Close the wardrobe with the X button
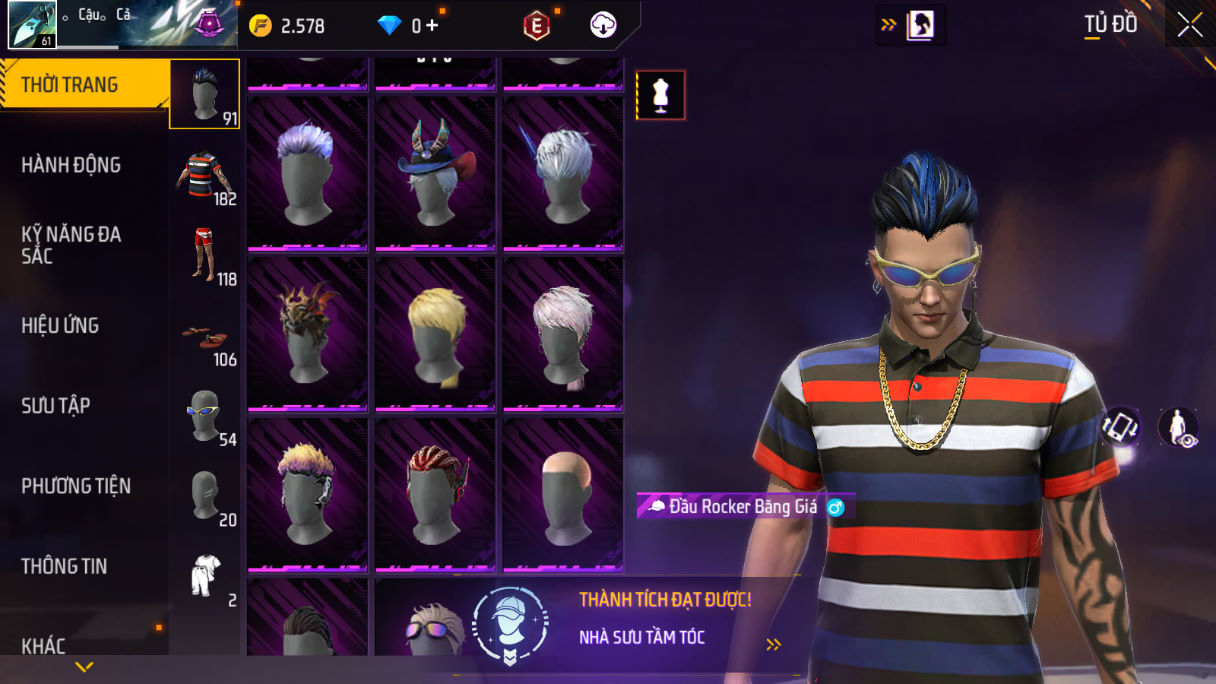Screen dimensions: 1216x684 click(1189, 25)
